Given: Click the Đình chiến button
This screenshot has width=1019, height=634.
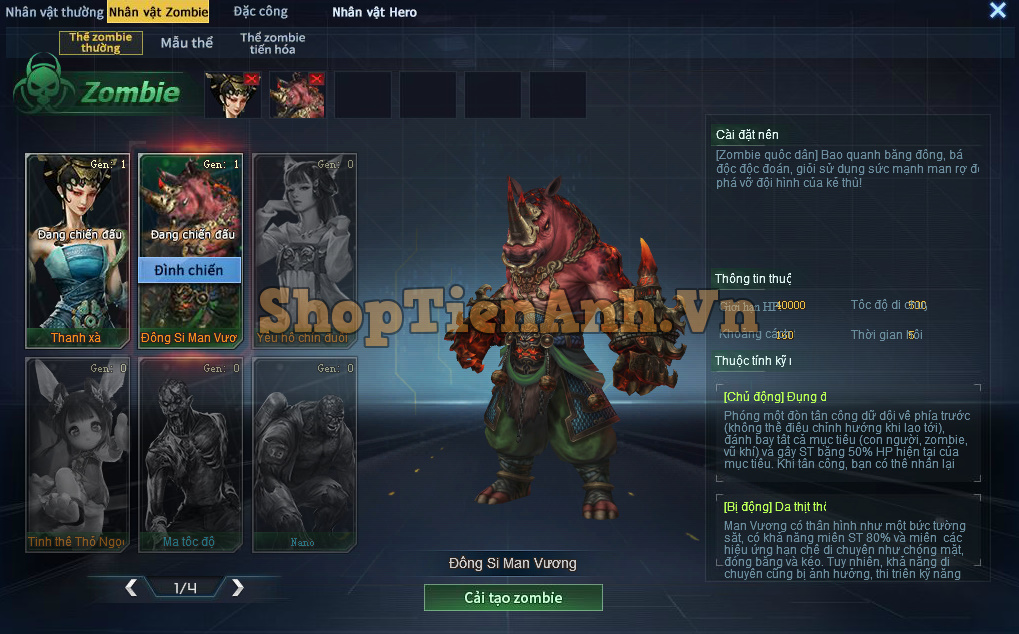Looking at the screenshot, I should click(189, 270).
